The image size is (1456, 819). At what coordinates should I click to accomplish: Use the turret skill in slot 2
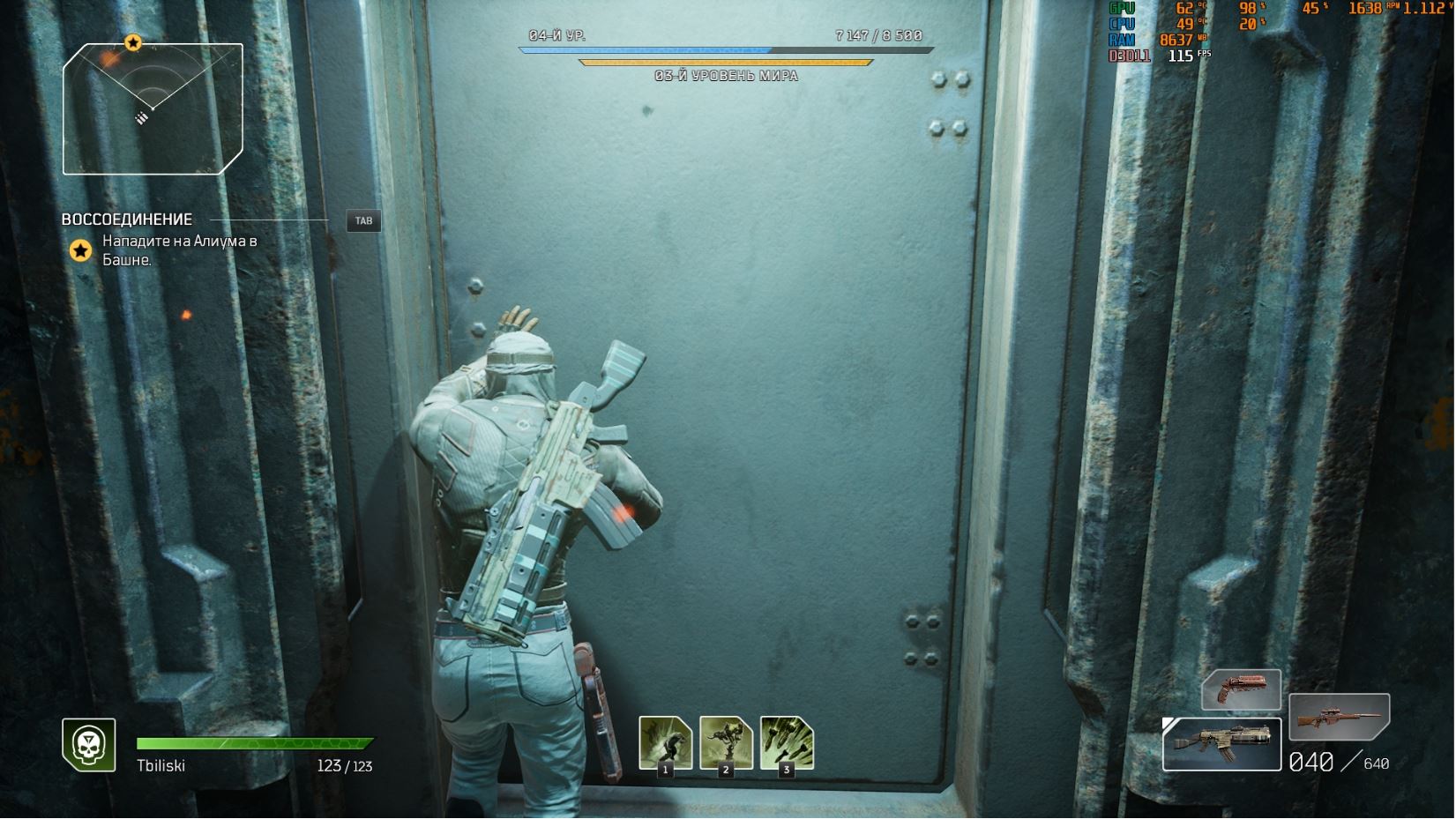click(x=726, y=743)
